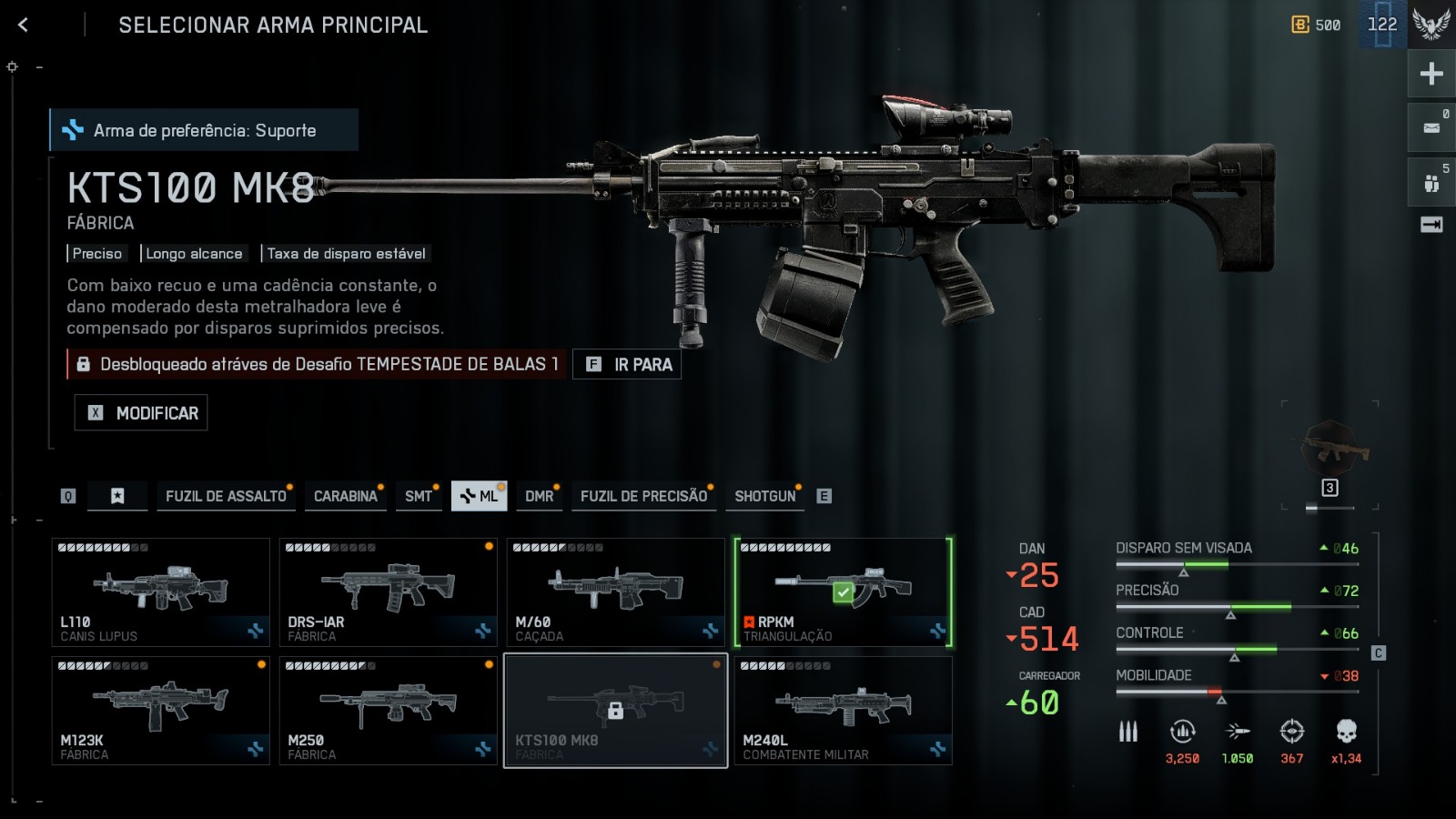This screenshot has width=1456, height=819.
Task: Go back with the top-left arrow
Action: pos(24,25)
